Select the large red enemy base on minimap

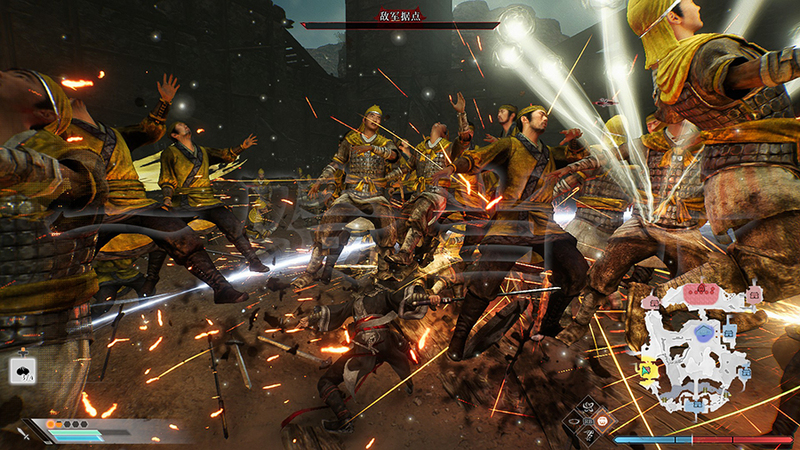[702, 292]
